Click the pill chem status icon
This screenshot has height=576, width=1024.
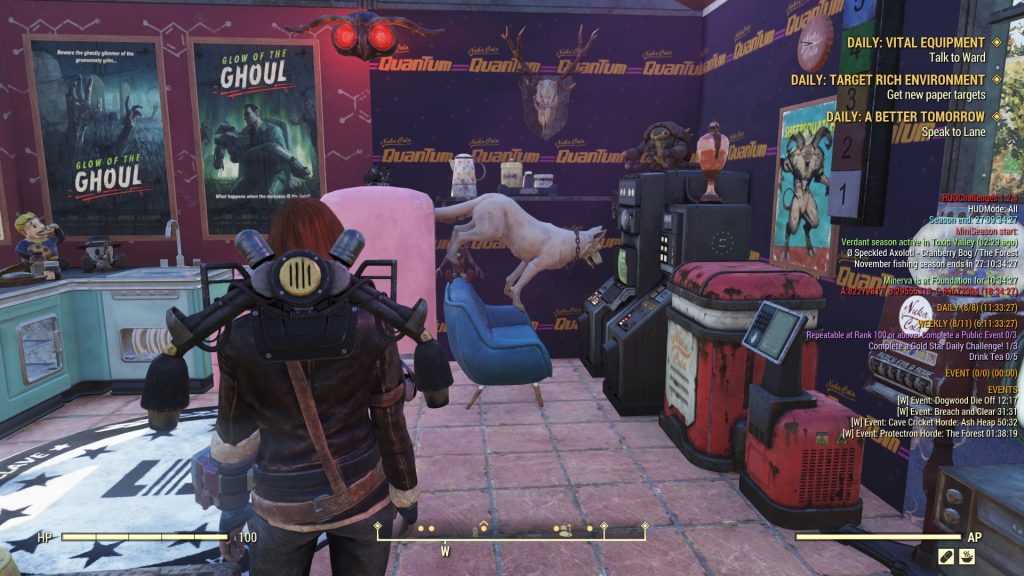(x=945, y=556)
